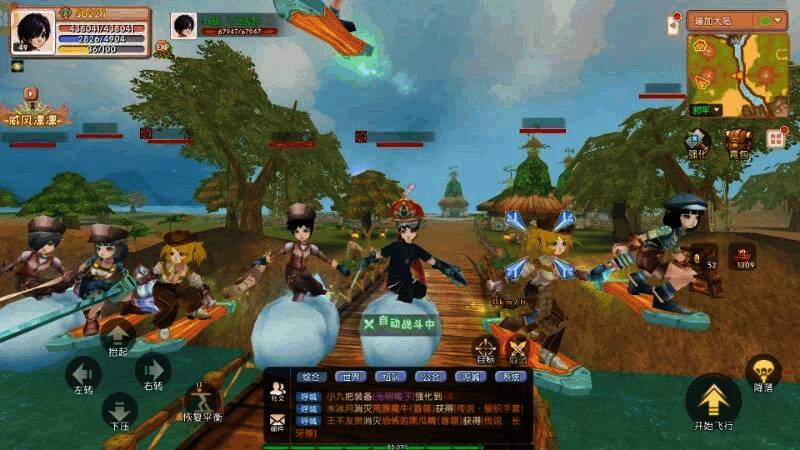Open the 社交 (social) panel icon

coord(277,392)
